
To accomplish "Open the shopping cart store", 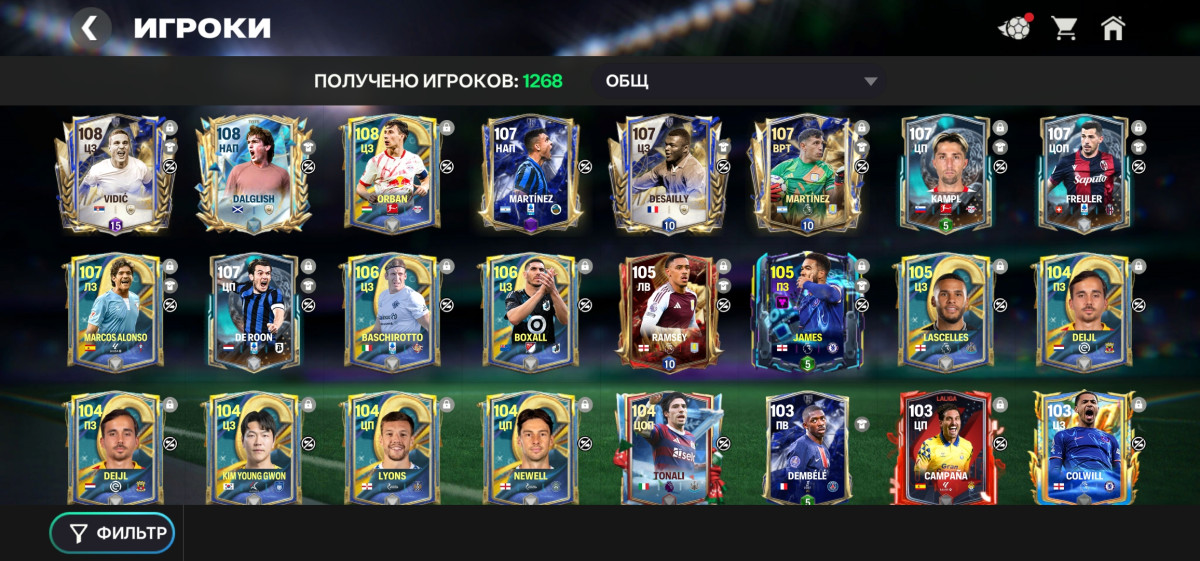I will coord(1064,28).
